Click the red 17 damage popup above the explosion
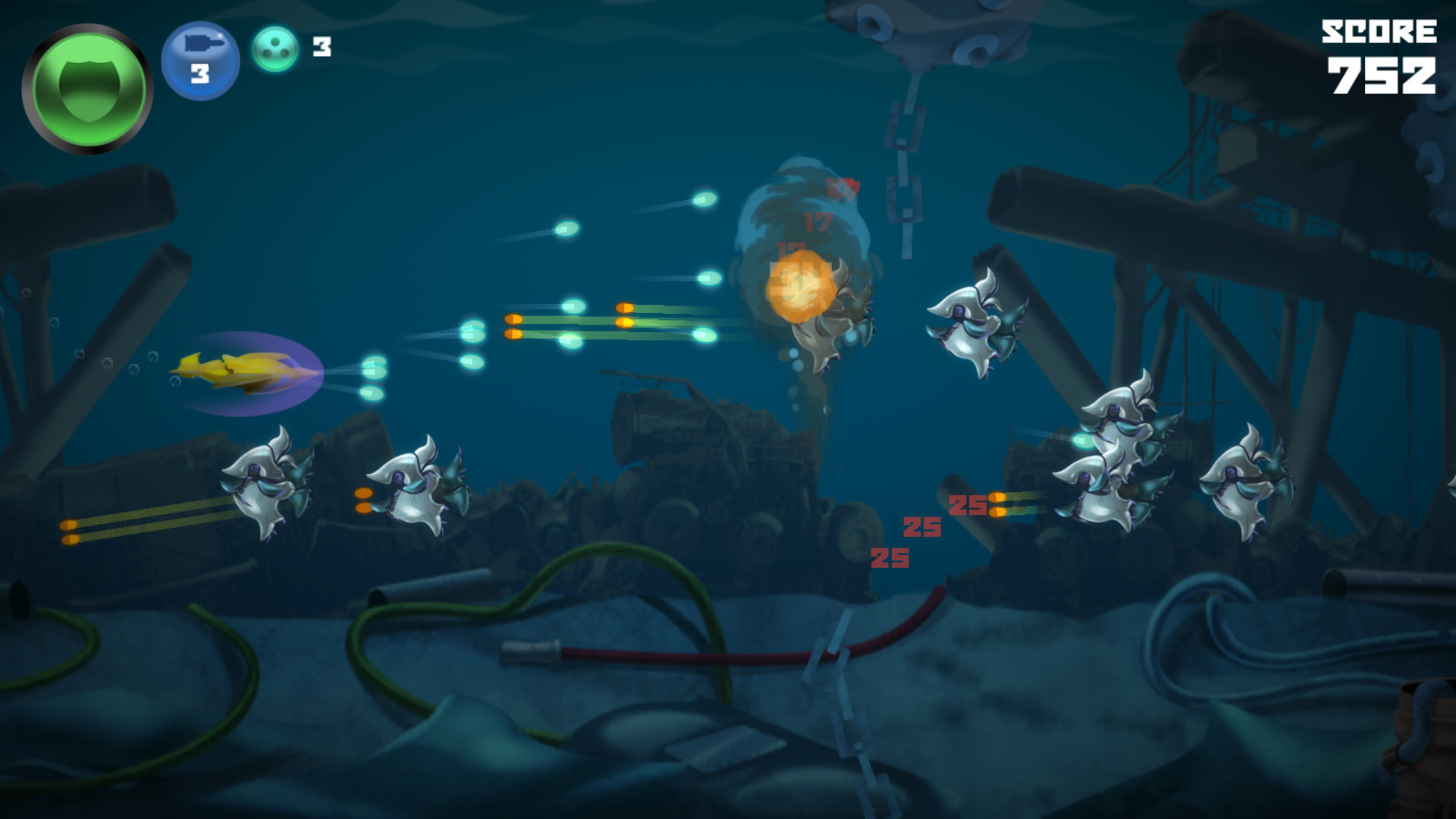This screenshot has height=819, width=1456. coord(817,224)
